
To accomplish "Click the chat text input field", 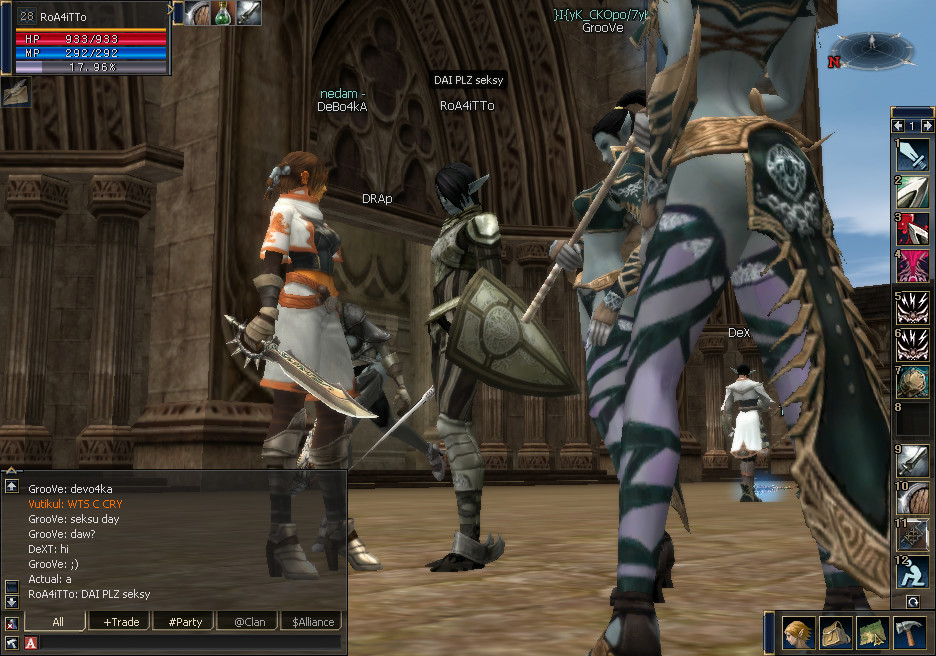I will [190, 643].
